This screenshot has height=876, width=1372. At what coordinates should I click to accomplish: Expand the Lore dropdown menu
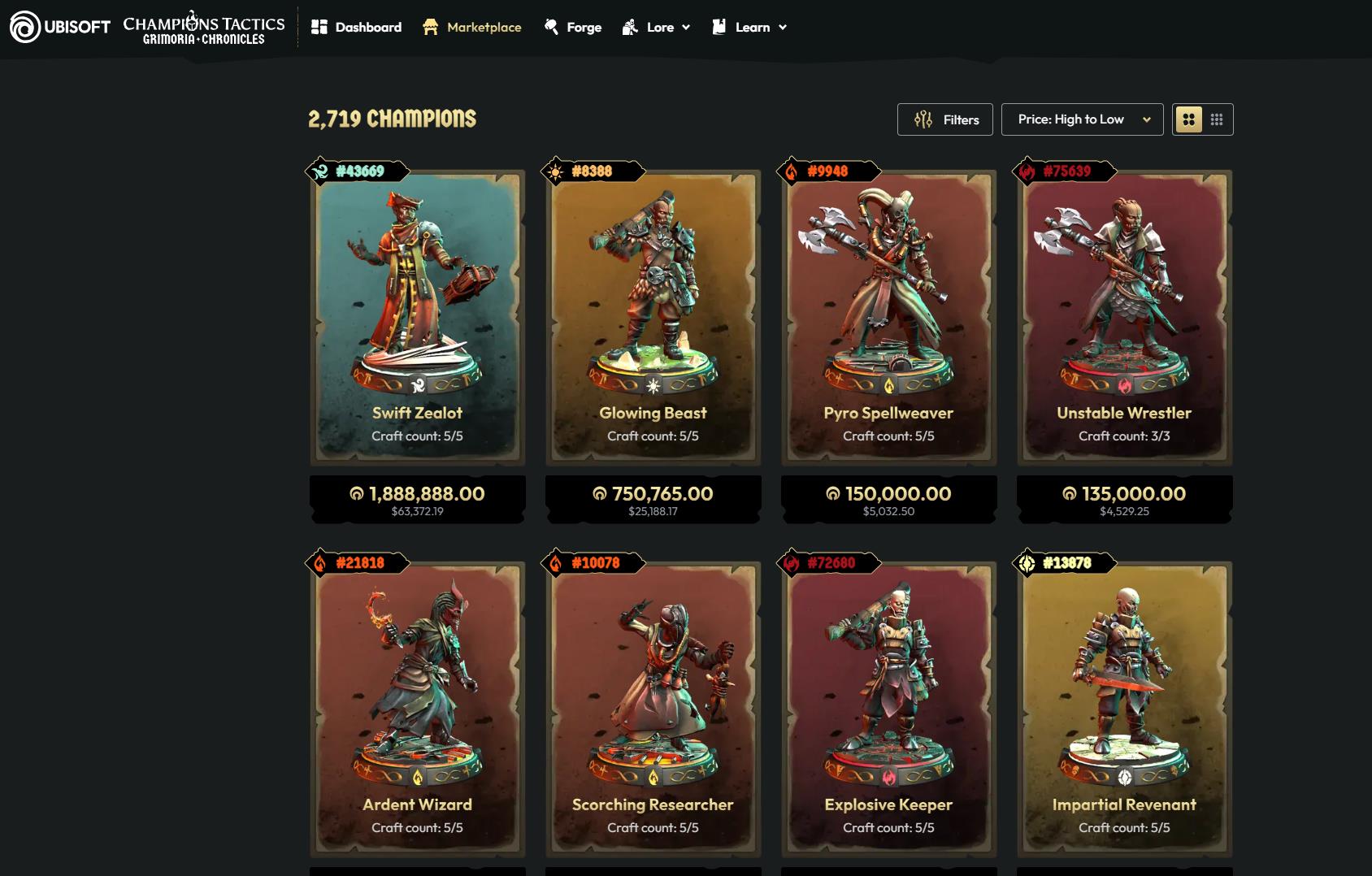(x=657, y=27)
